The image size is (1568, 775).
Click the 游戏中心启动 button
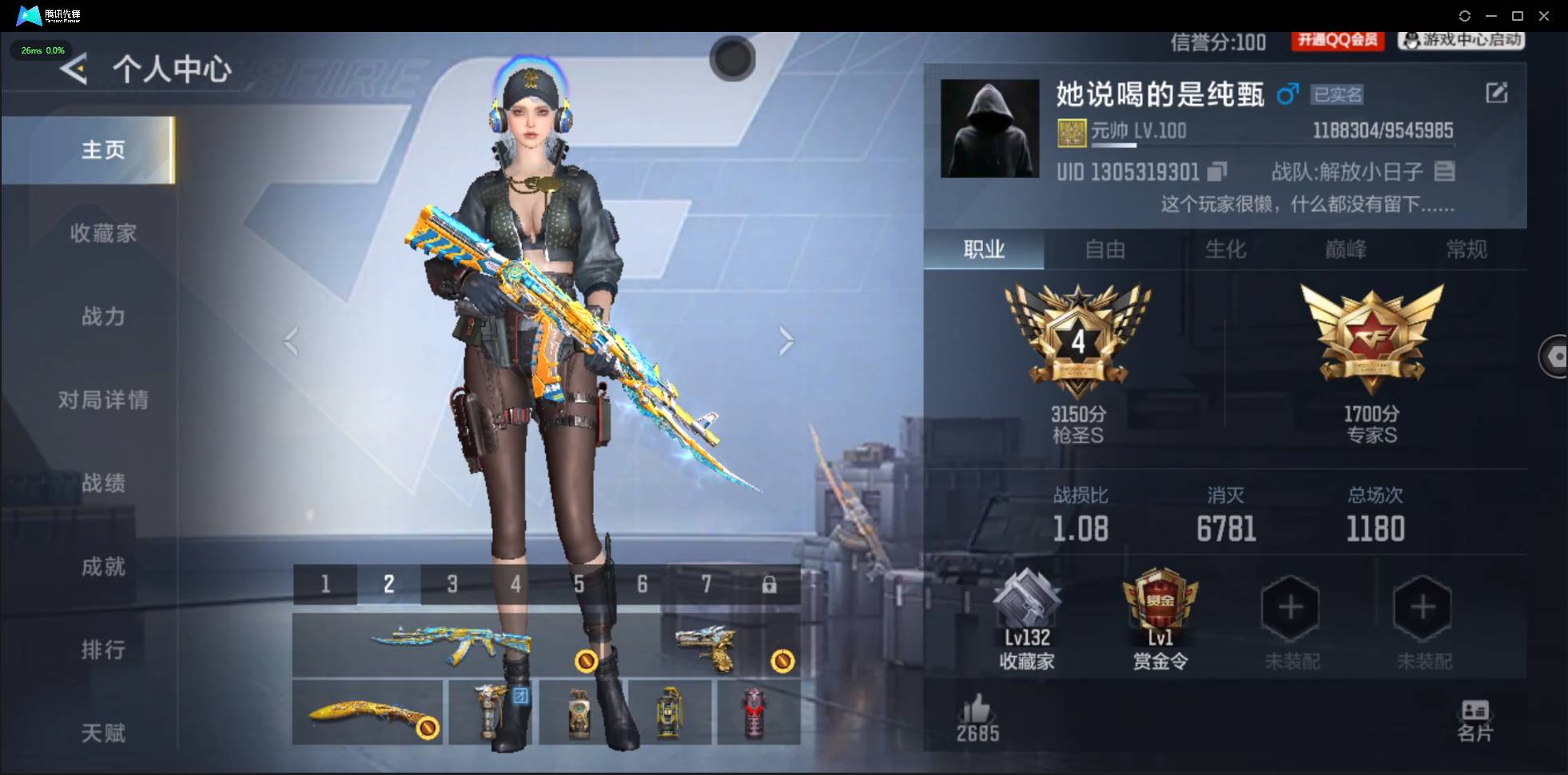click(x=1459, y=42)
